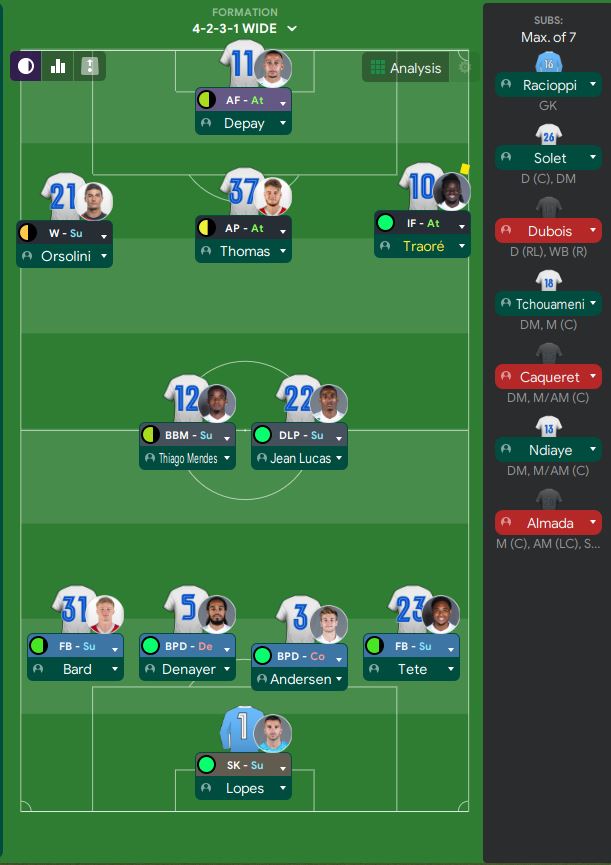611x865 pixels.
Task: Select substitute Tchouameni
Action: click(548, 304)
